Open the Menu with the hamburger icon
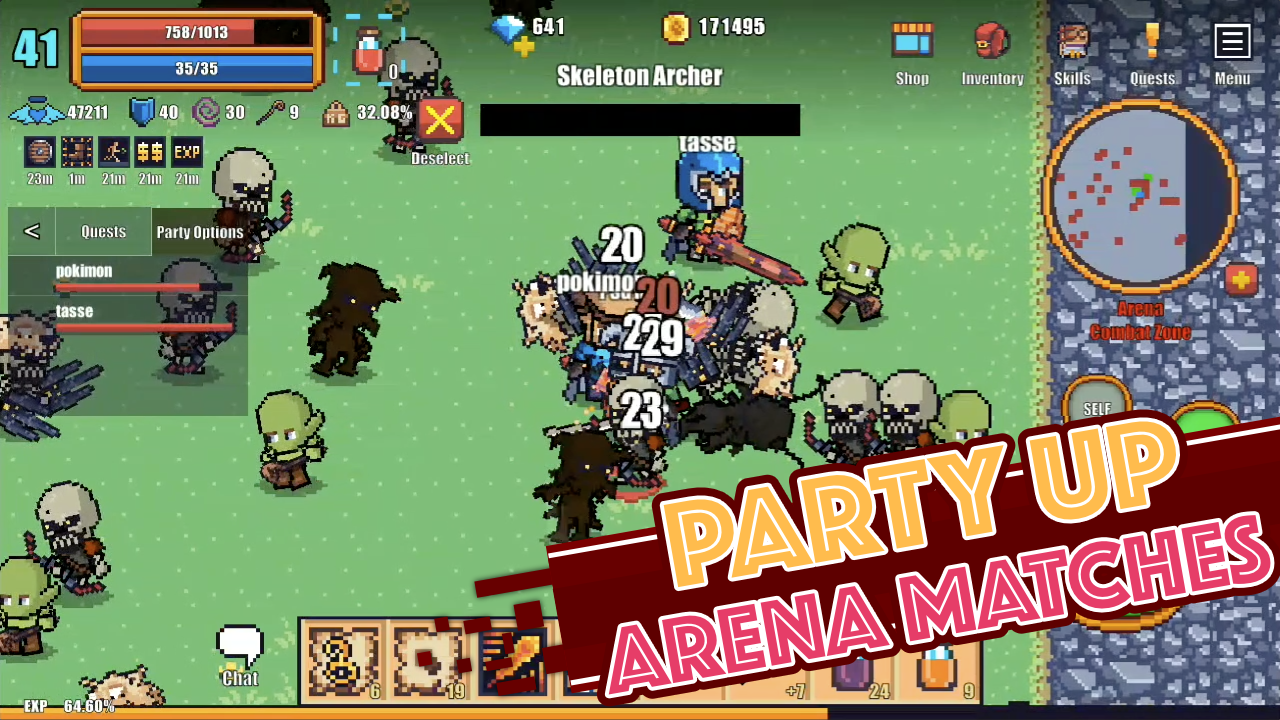Image resolution: width=1280 pixels, height=720 pixels. [x=1232, y=41]
